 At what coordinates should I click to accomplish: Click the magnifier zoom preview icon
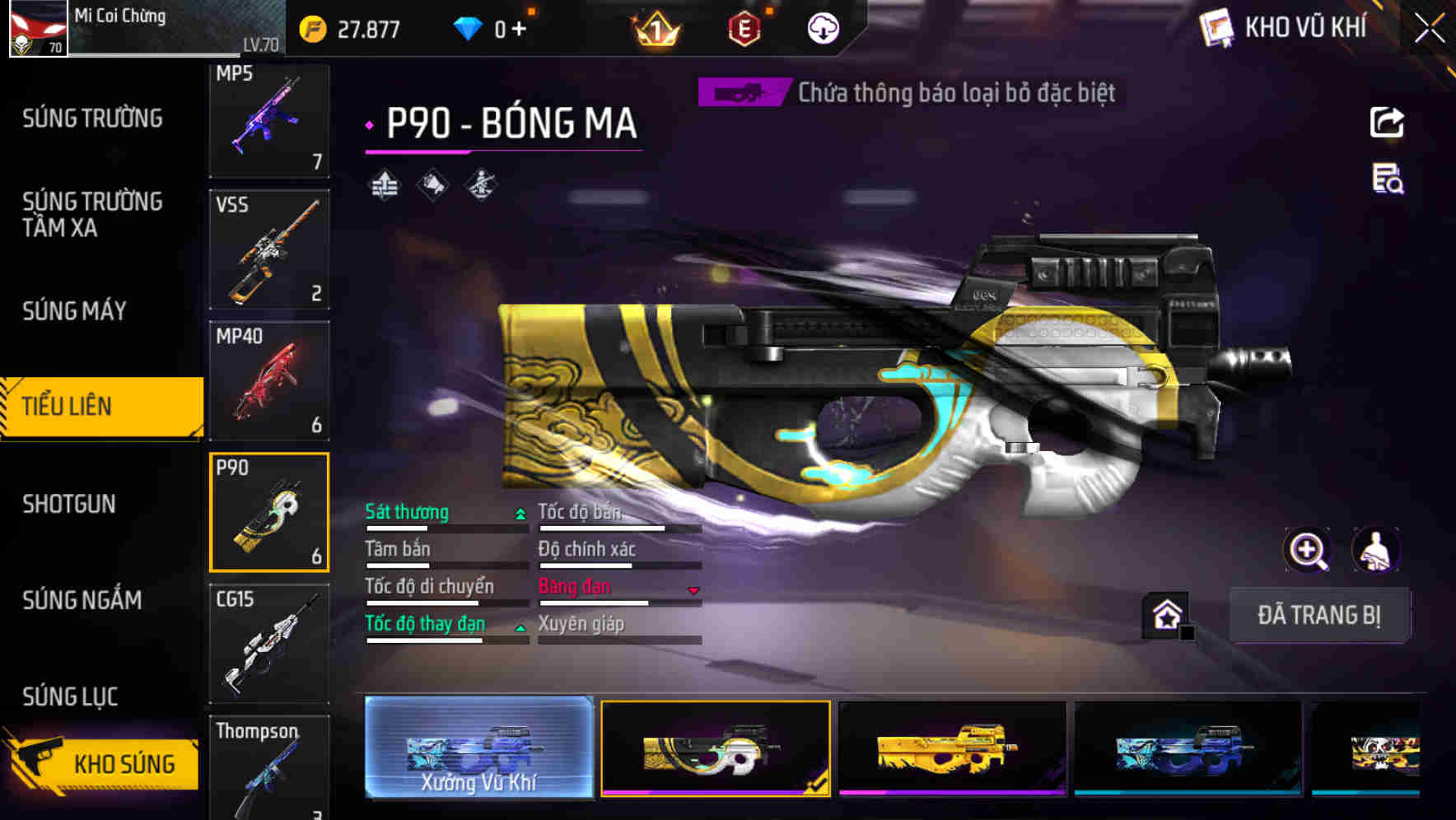tap(1307, 550)
